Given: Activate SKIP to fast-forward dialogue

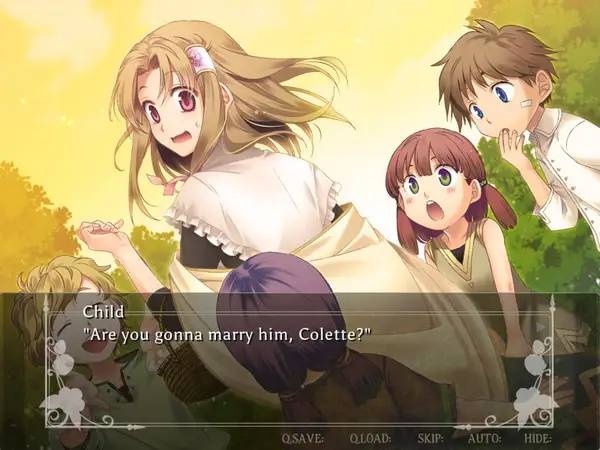Looking at the screenshot, I should [x=431, y=437].
